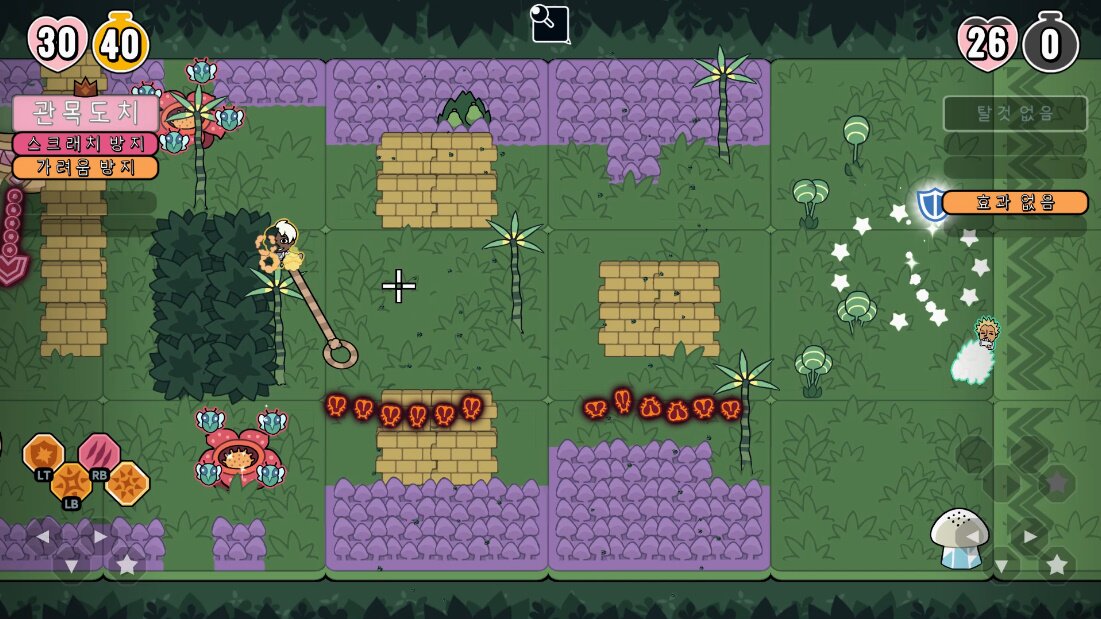Viewport: 1101px width, 619px height.
Task: Click the orange 가려움 방지 trait tag
Action: coord(85,167)
